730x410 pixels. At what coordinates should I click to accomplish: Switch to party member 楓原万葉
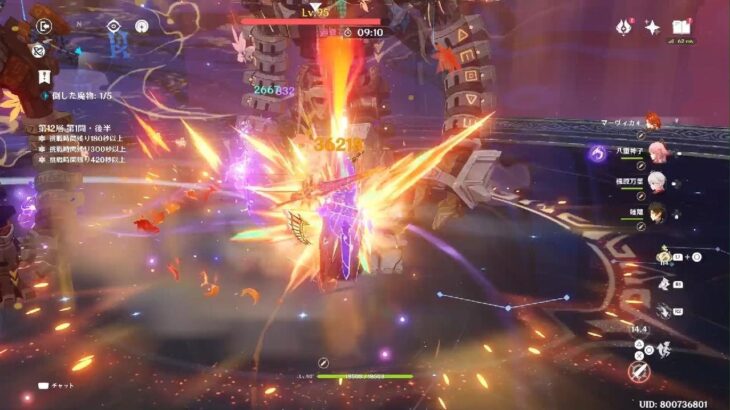pyautogui.click(x=656, y=182)
